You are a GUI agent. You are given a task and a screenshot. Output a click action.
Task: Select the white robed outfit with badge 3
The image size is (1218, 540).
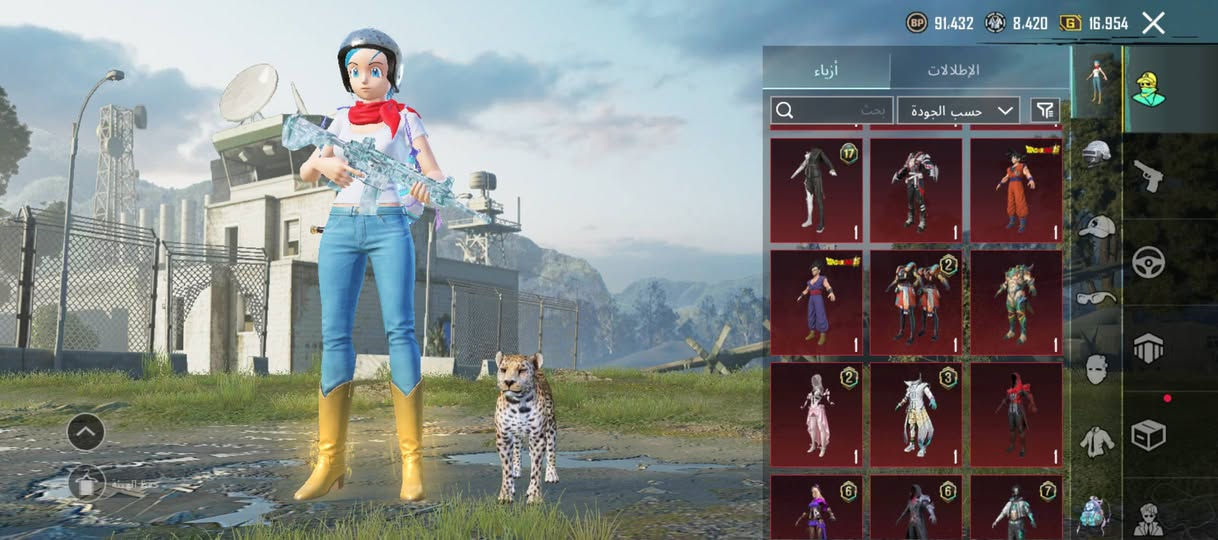916,414
